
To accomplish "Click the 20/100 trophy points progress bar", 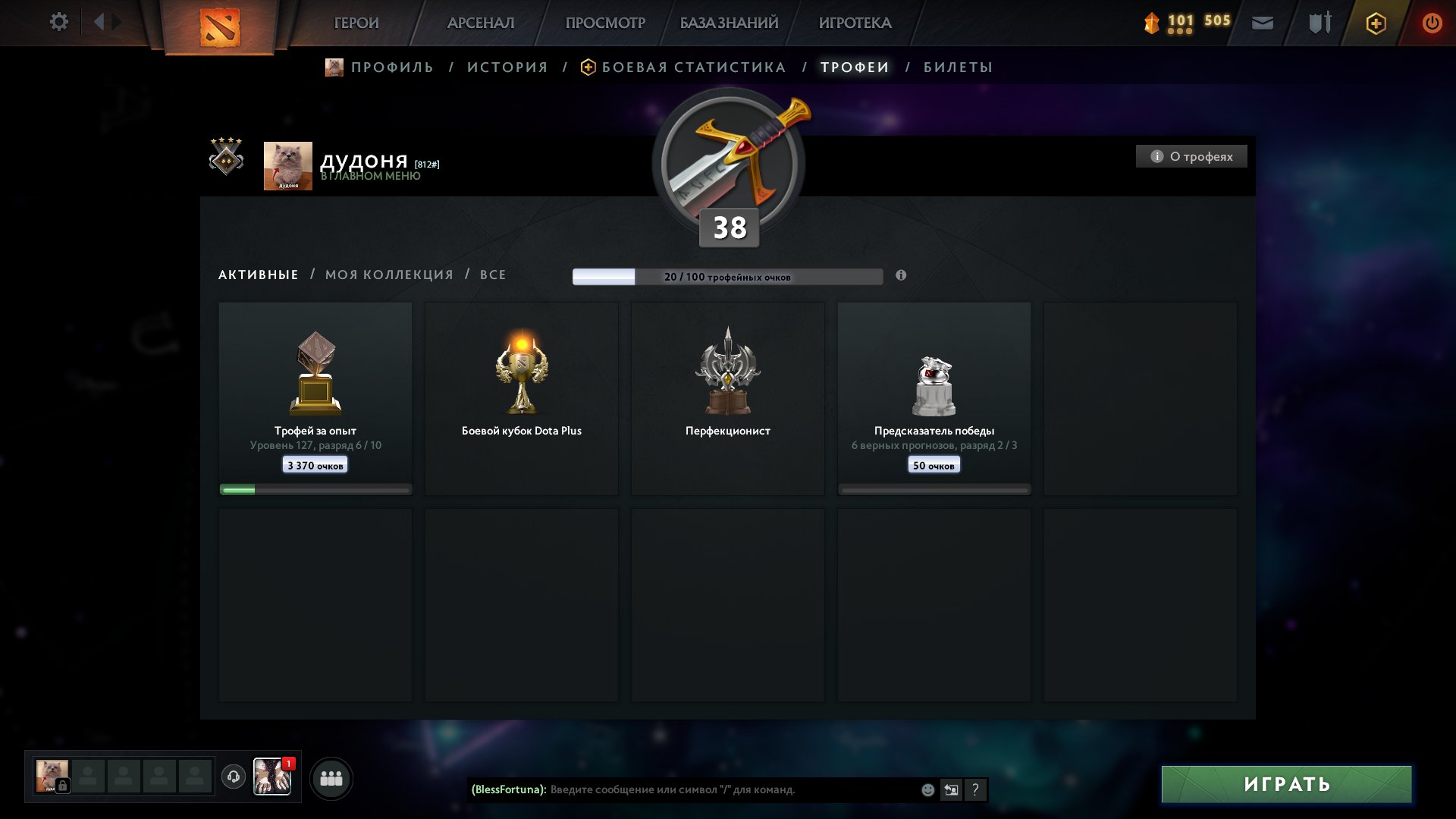I will pyautogui.click(x=728, y=277).
